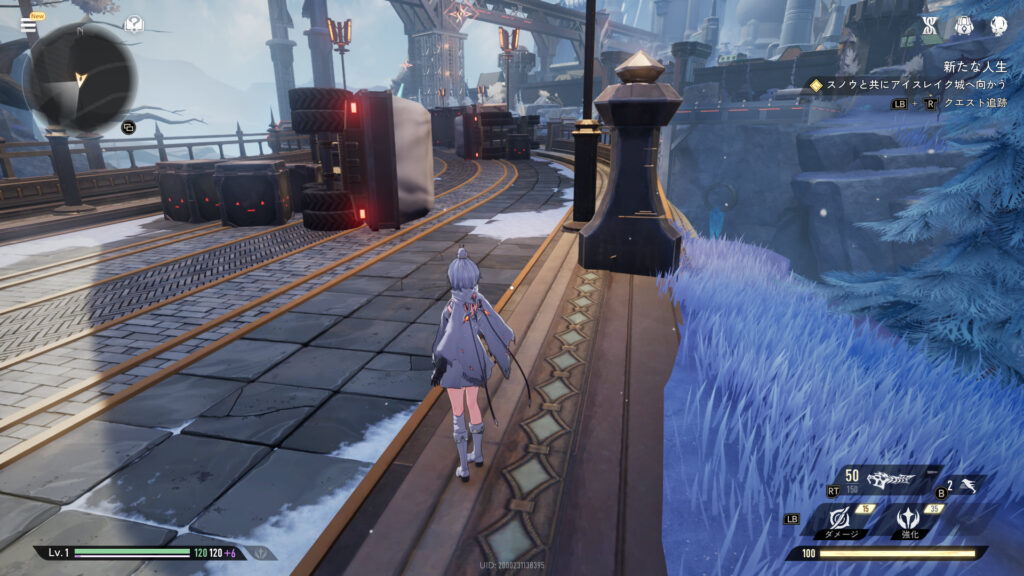Open the hourglass-shaped icon in top bar
The height and width of the screenshot is (576, 1024).
930,27
